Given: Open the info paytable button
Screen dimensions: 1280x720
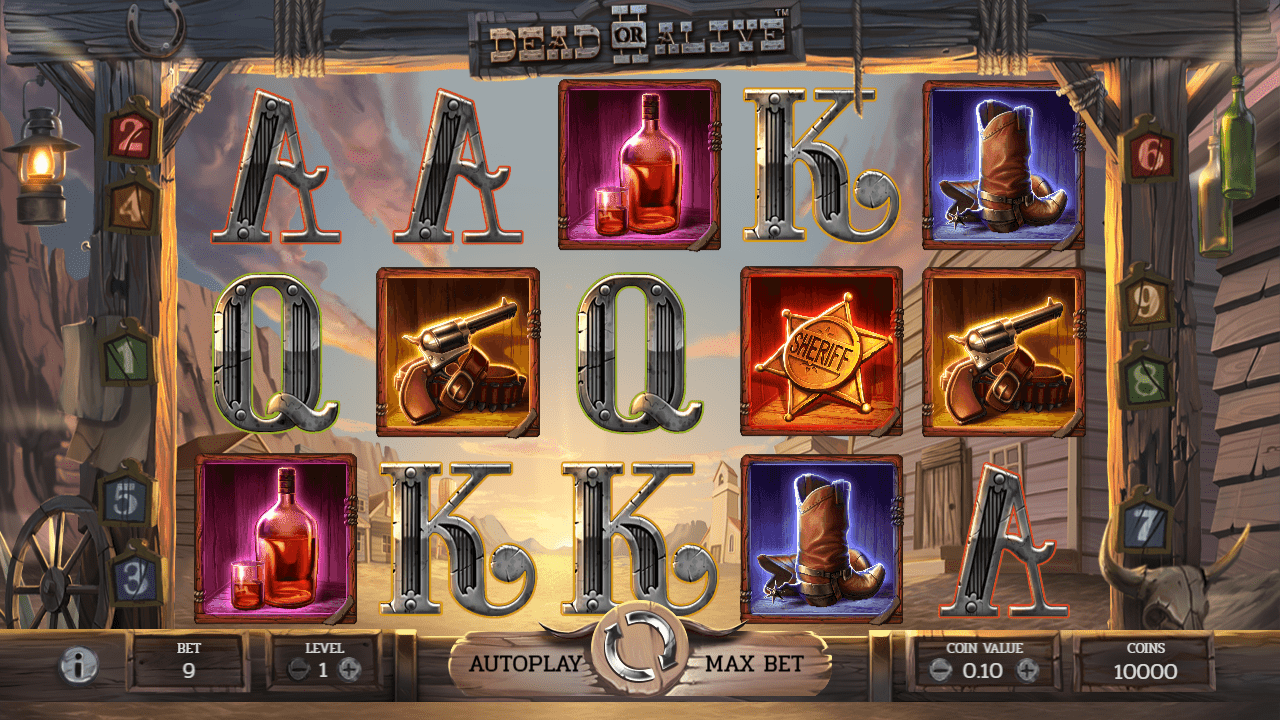Looking at the screenshot, I should pos(78,665).
